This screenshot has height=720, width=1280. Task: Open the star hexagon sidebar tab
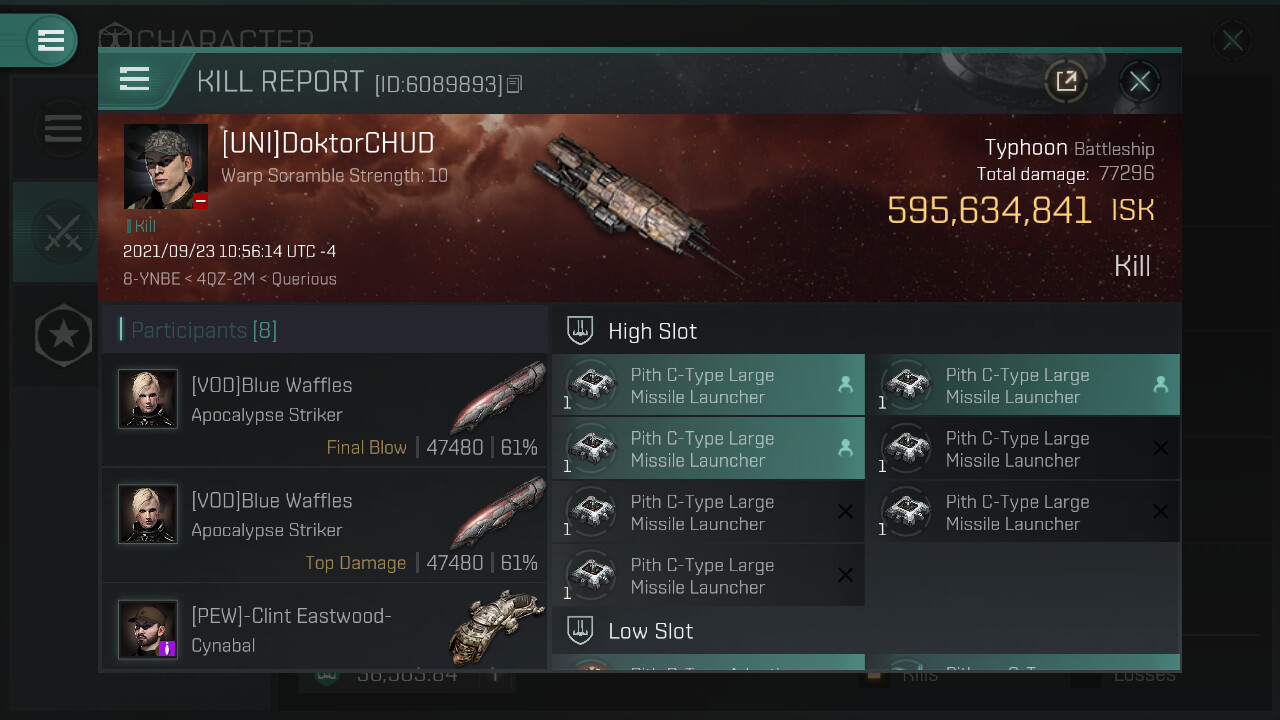(x=63, y=335)
